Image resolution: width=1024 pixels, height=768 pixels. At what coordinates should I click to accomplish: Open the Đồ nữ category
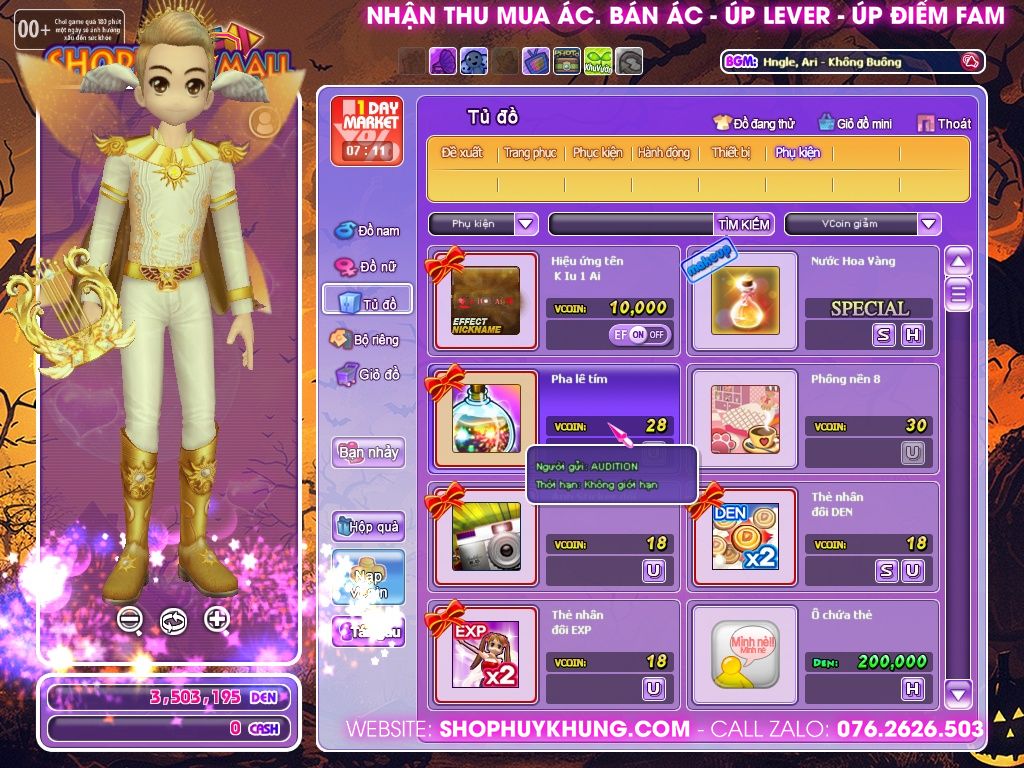367,267
